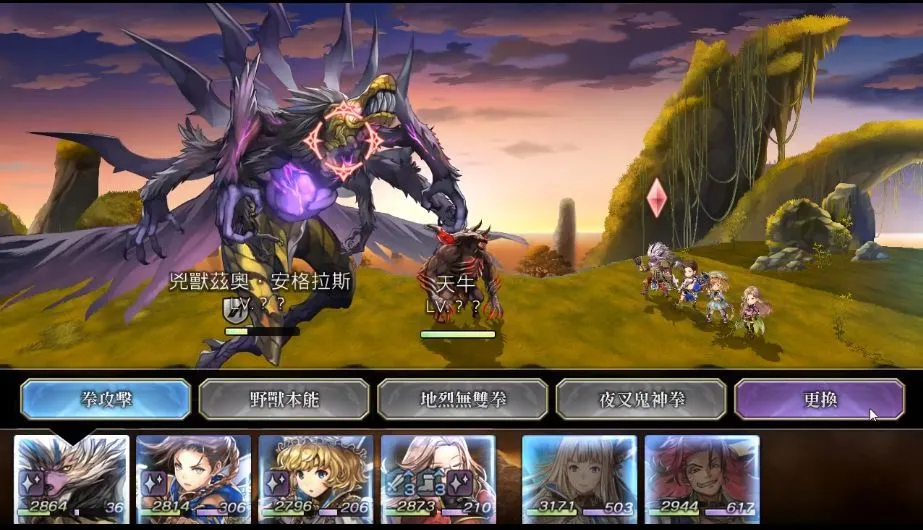Click the purple 更換 swap button
Screen dimensions: 923x530
[819, 399]
